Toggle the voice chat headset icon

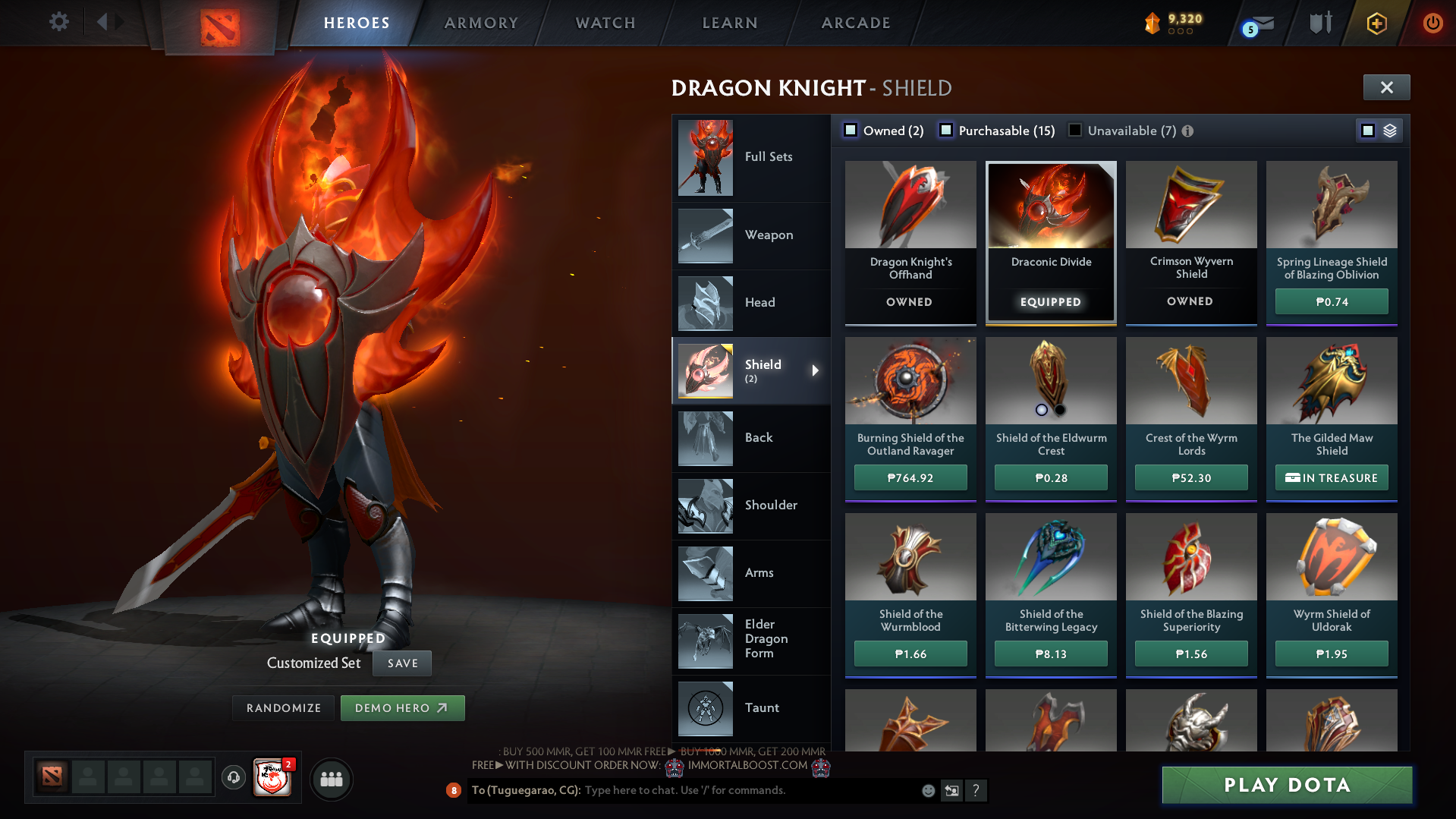(233, 778)
